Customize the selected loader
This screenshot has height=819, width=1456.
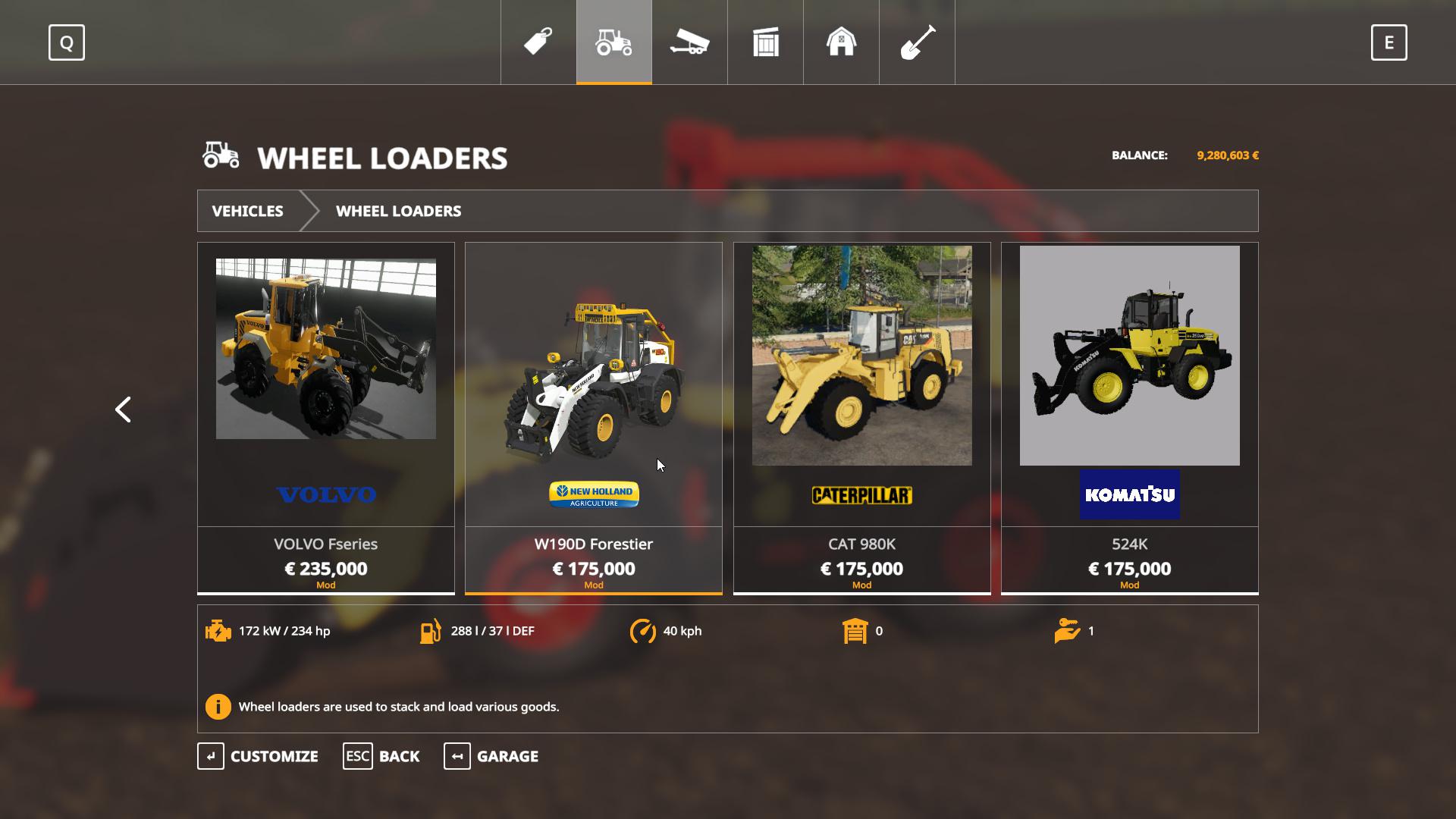coord(259,756)
